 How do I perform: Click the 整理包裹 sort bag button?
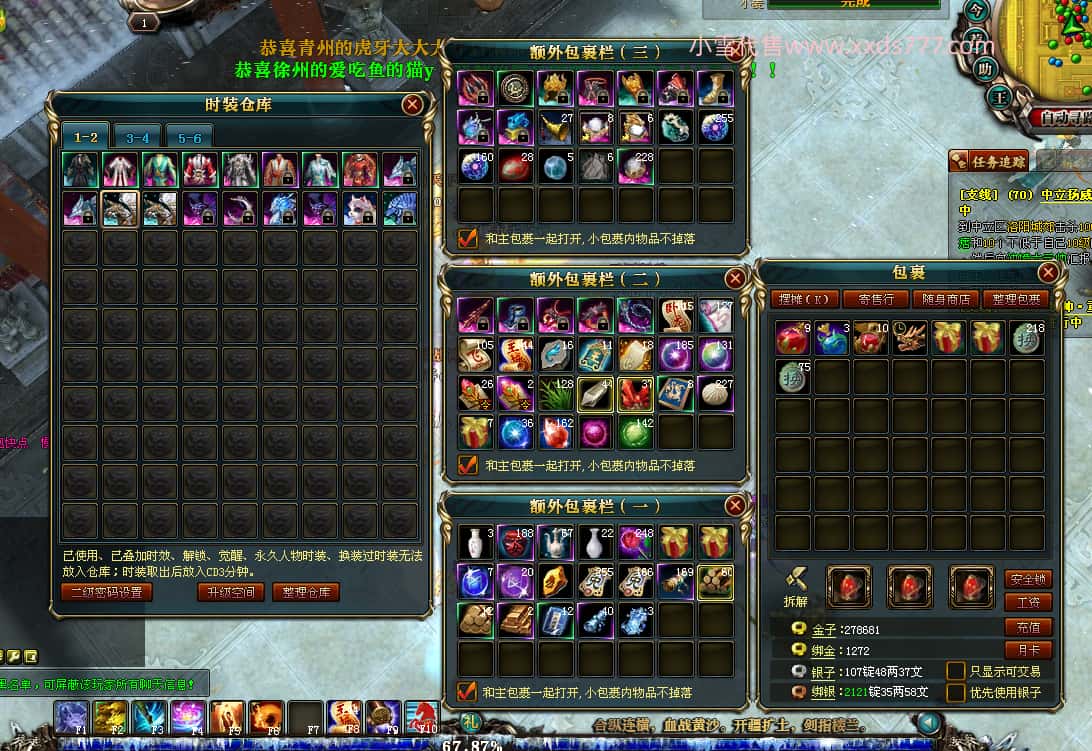tap(1015, 299)
